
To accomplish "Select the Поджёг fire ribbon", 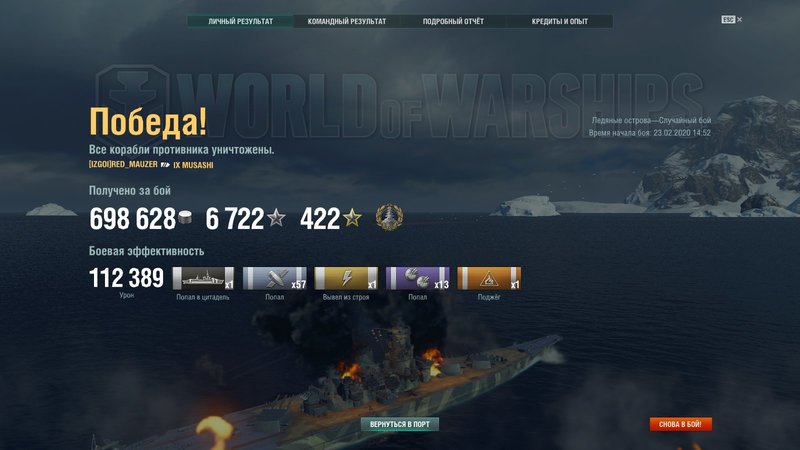I will pos(489,278).
